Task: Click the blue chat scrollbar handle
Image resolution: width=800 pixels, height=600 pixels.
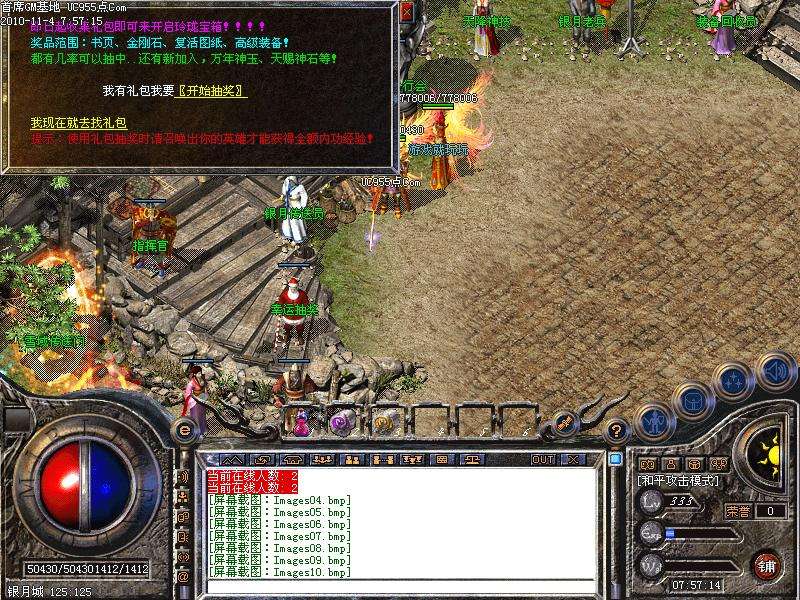Action: click(x=616, y=459)
